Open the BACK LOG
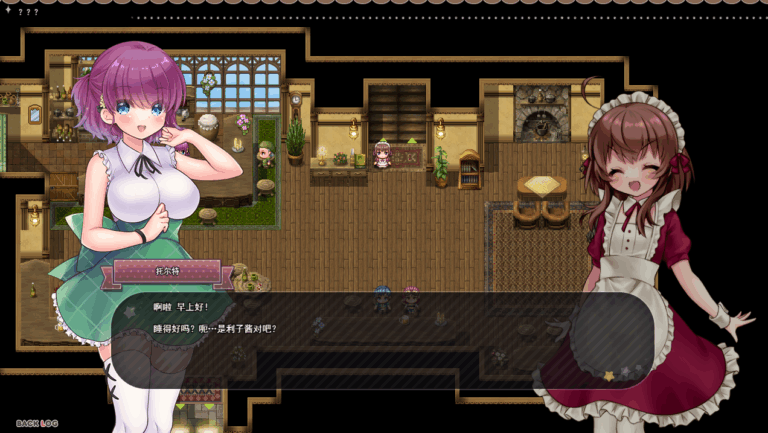This screenshot has width=768, height=433. [37, 423]
